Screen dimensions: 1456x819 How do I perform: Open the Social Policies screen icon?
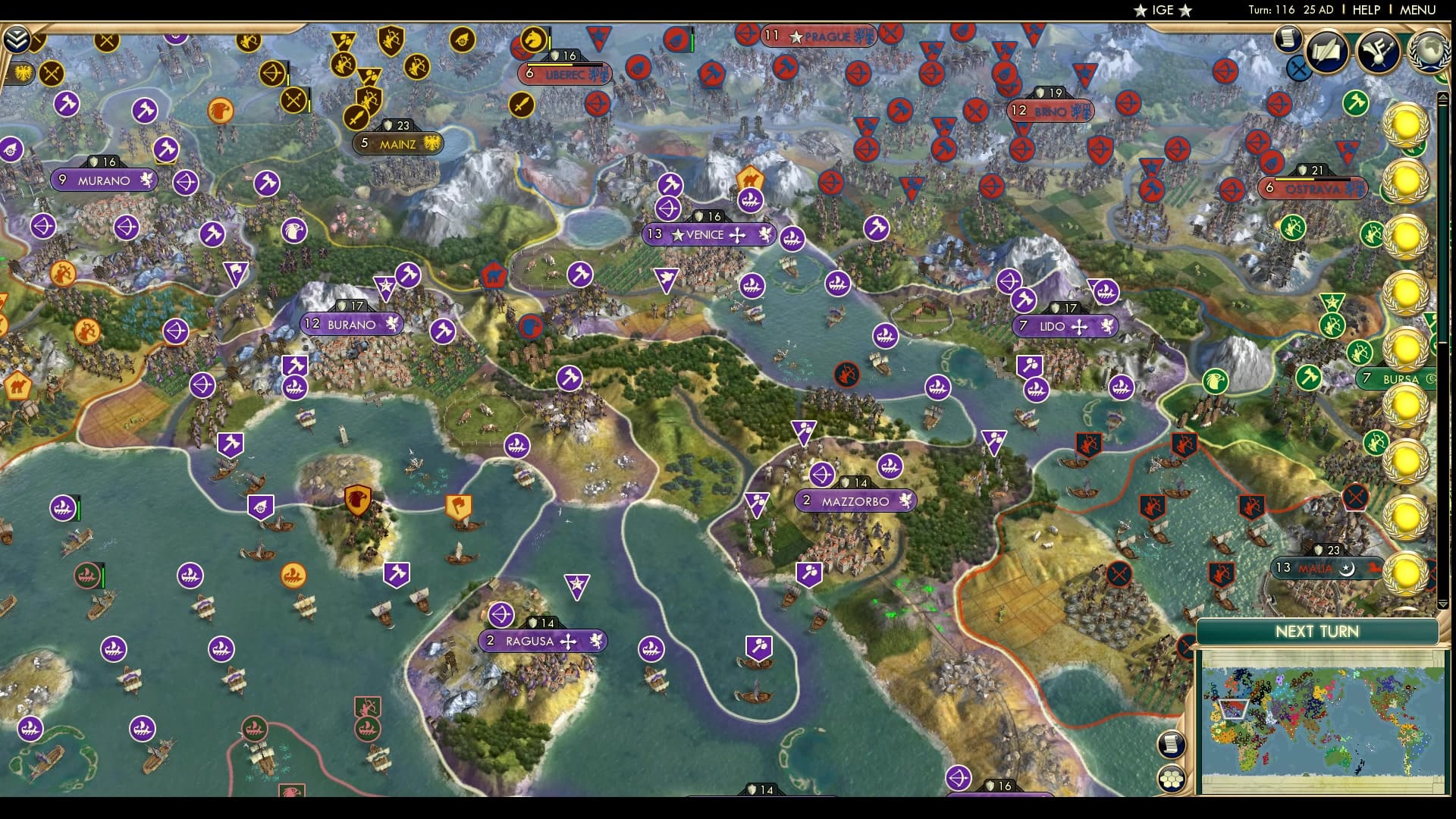pyautogui.click(x=1326, y=49)
